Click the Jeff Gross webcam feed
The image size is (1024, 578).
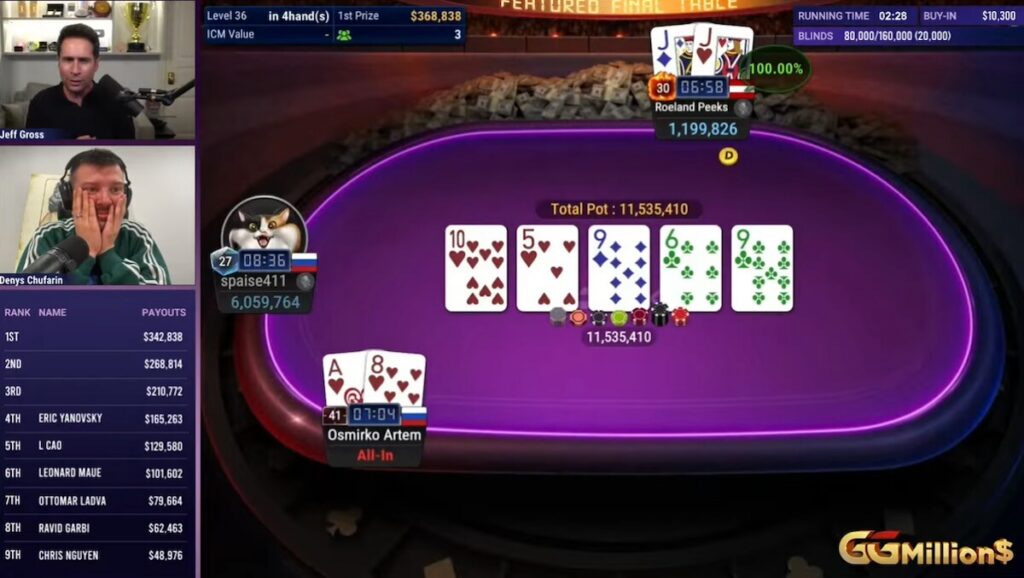tap(97, 68)
